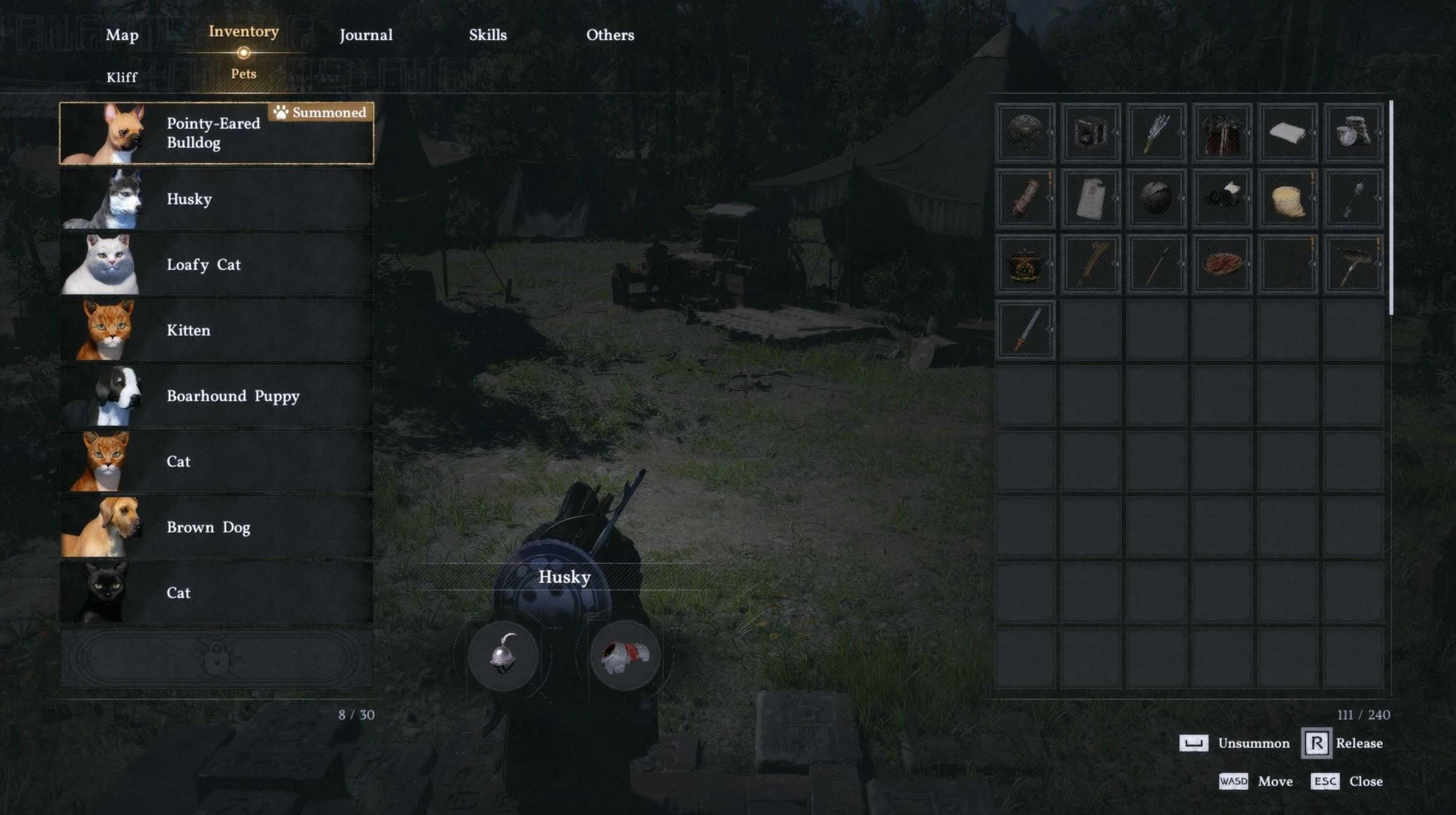Pick the Kitten in the pet list
Image resolution: width=1456 pixels, height=815 pixels.
(216, 330)
